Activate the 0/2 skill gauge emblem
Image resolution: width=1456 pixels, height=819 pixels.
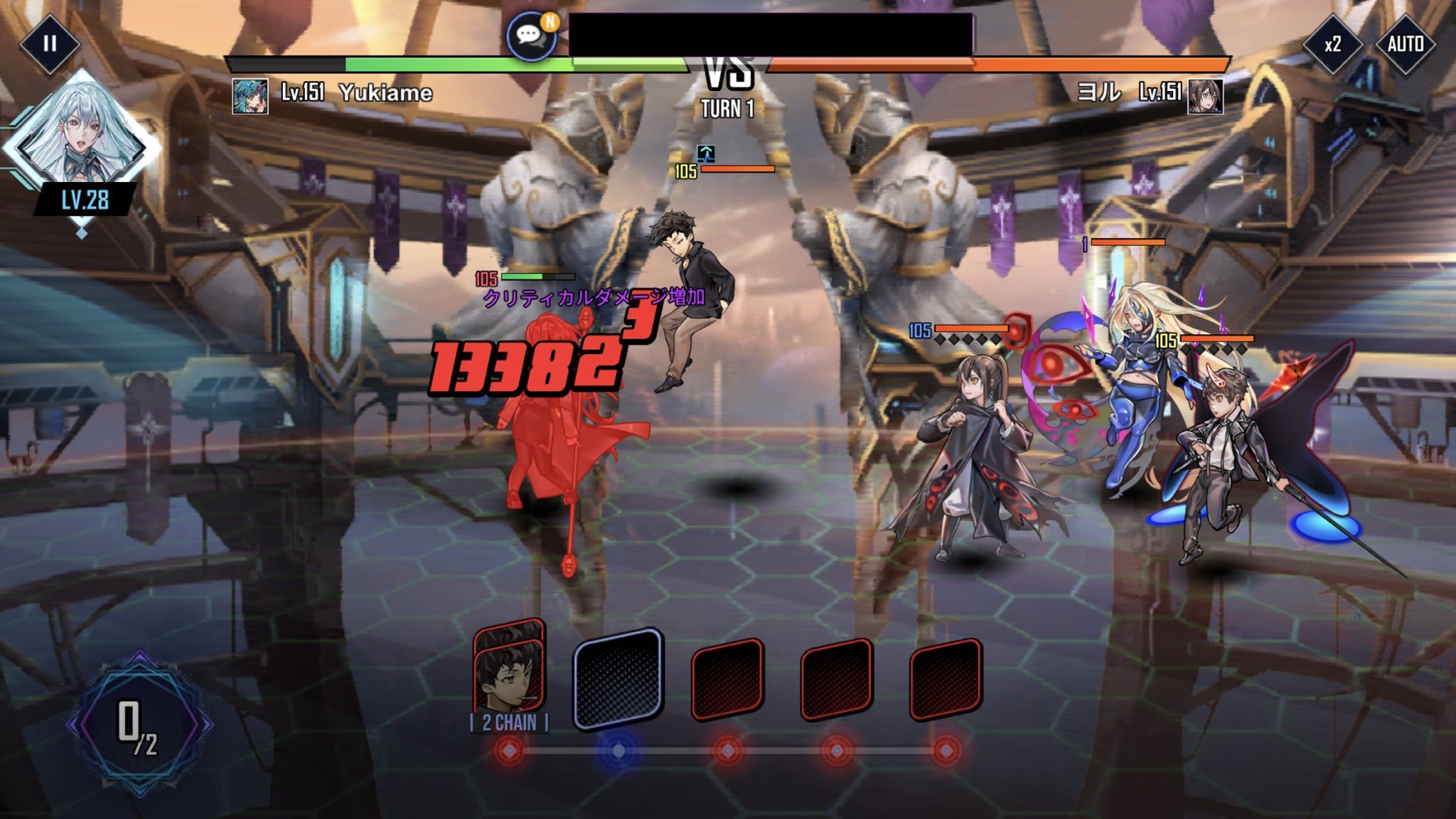coord(139,725)
